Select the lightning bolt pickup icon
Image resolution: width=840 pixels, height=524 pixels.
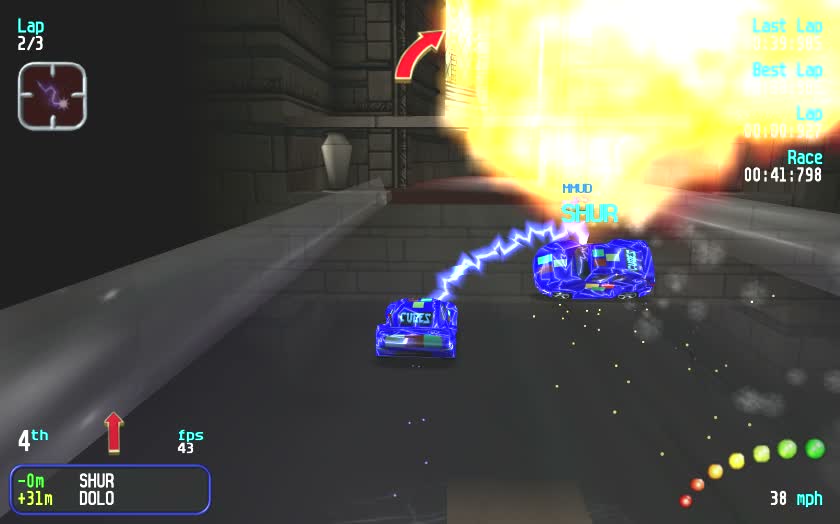click(52, 96)
